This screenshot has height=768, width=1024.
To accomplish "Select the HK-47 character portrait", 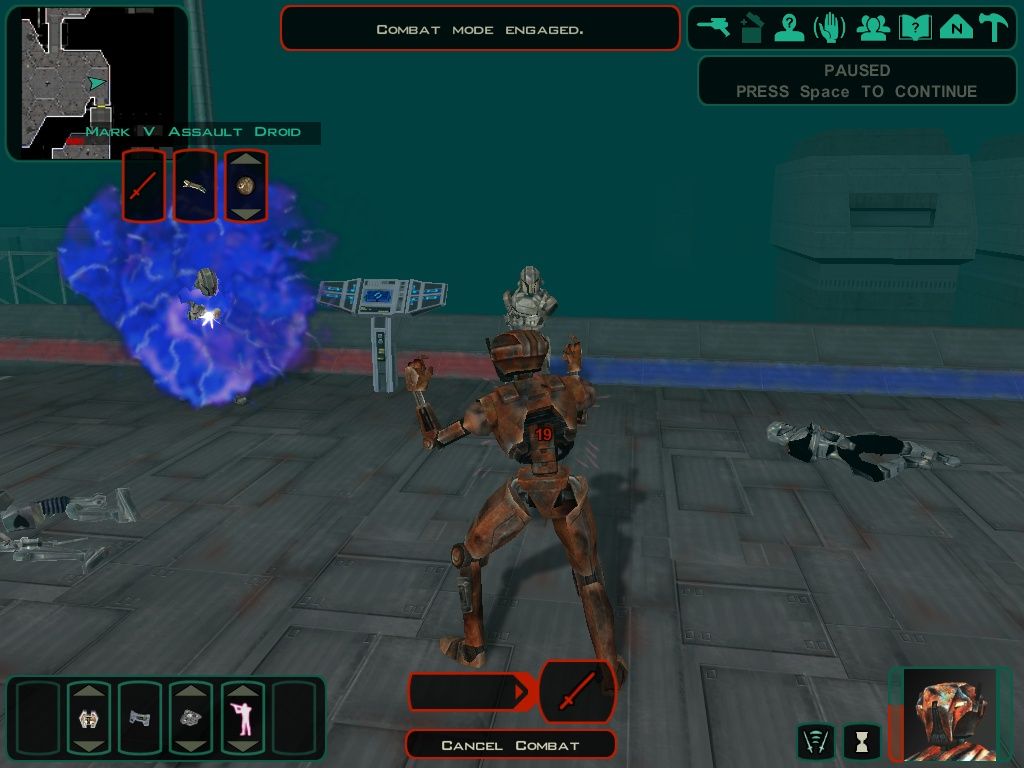I will click(x=945, y=714).
